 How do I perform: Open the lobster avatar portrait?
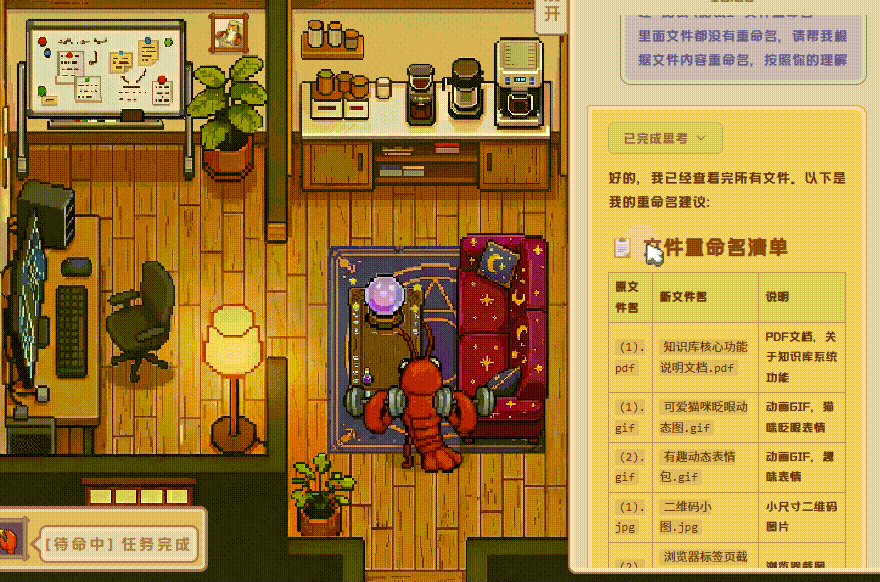pyautogui.click(x=9, y=541)
